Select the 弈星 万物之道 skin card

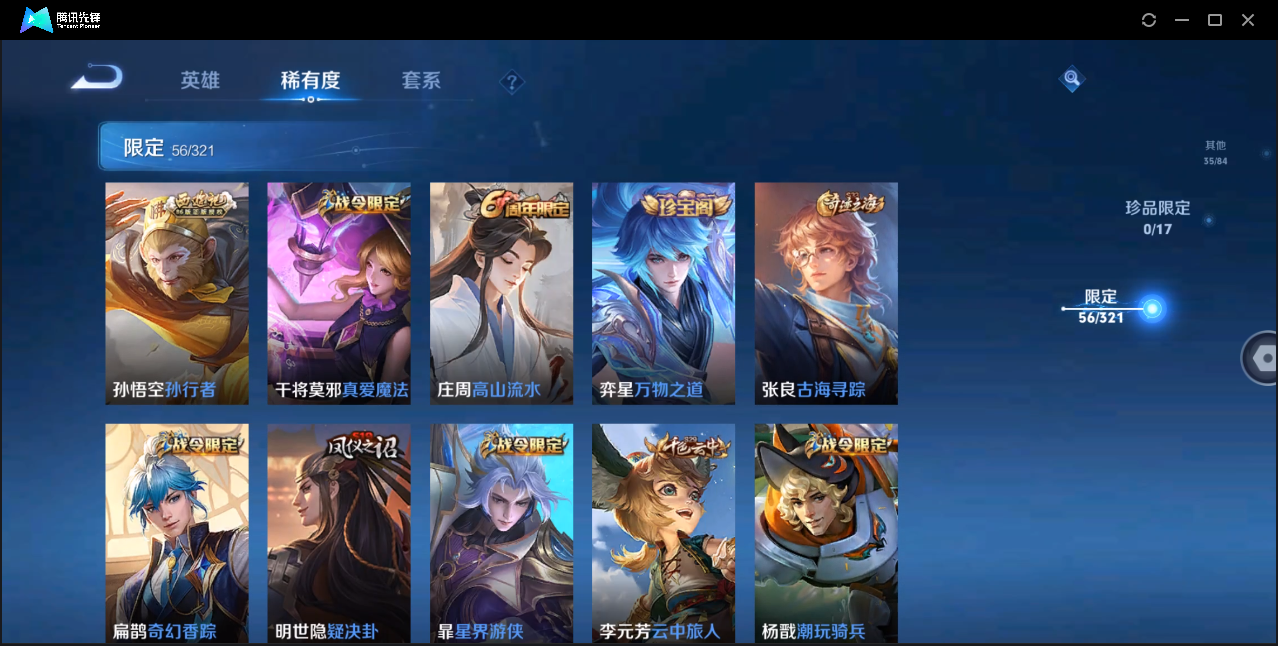pyautogui.click(x=663, y=293)
